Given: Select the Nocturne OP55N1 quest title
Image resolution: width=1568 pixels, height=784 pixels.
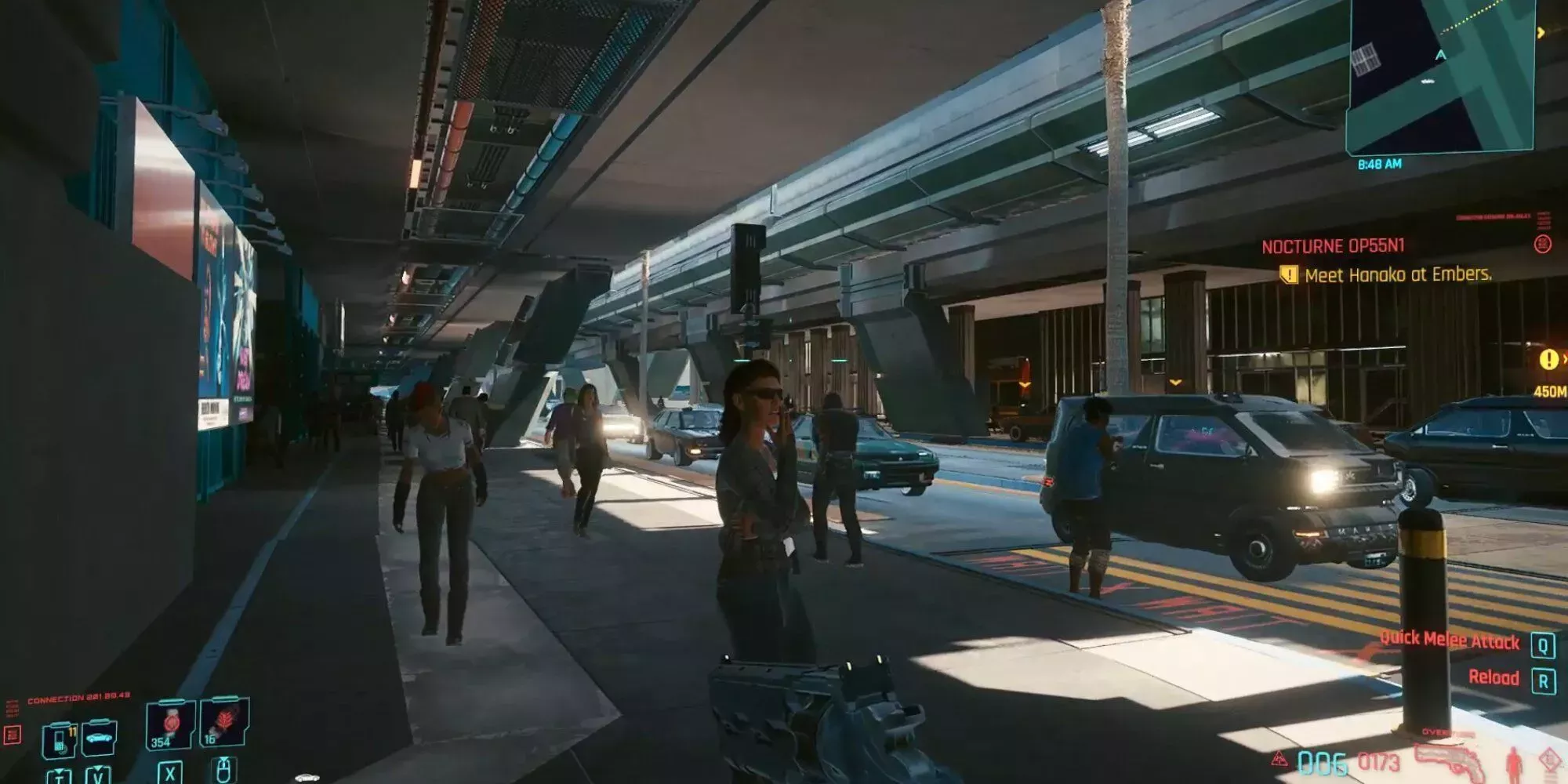Looking at the screenshot, I should tap(1333, 246).
